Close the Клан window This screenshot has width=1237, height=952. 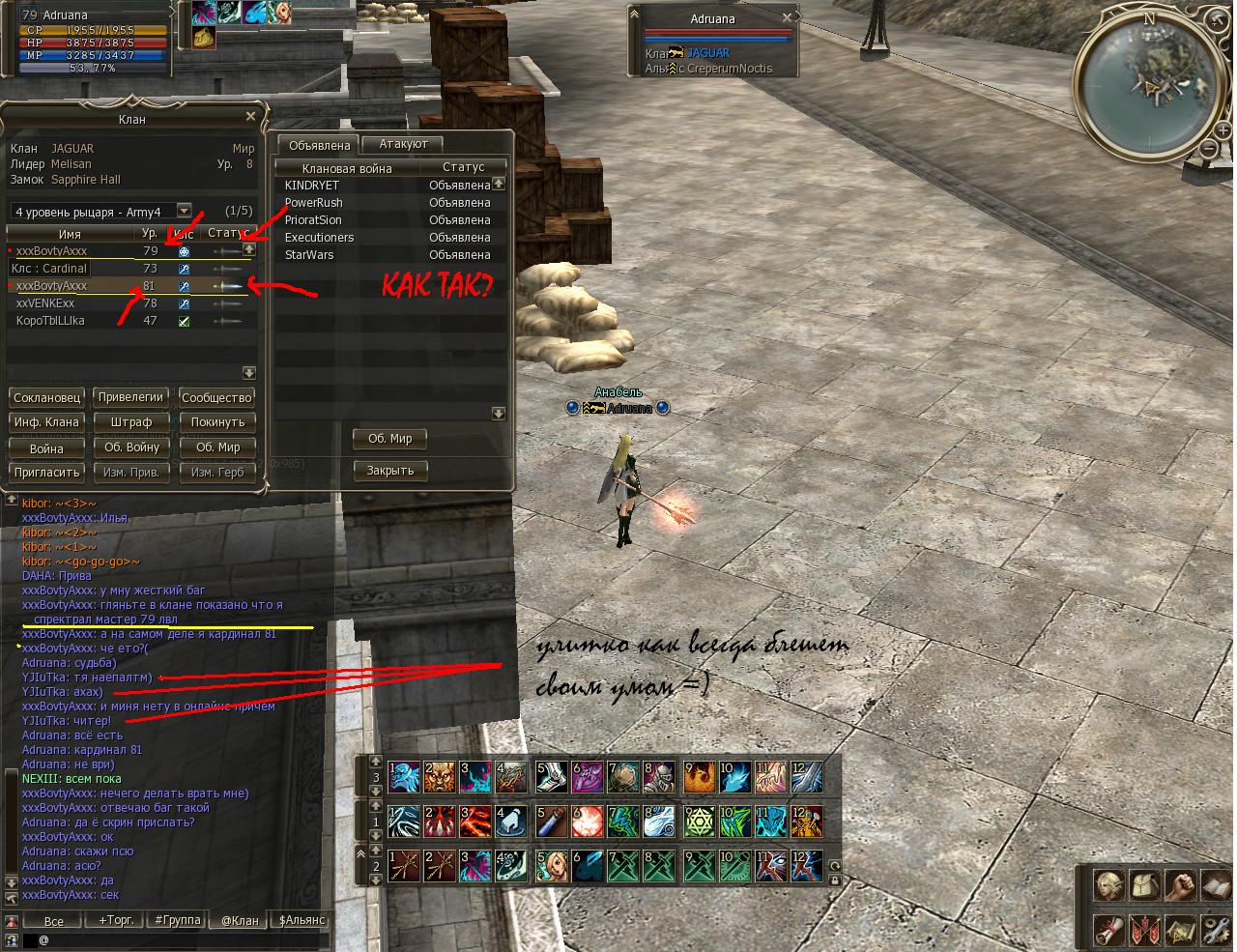pos(250,117)
